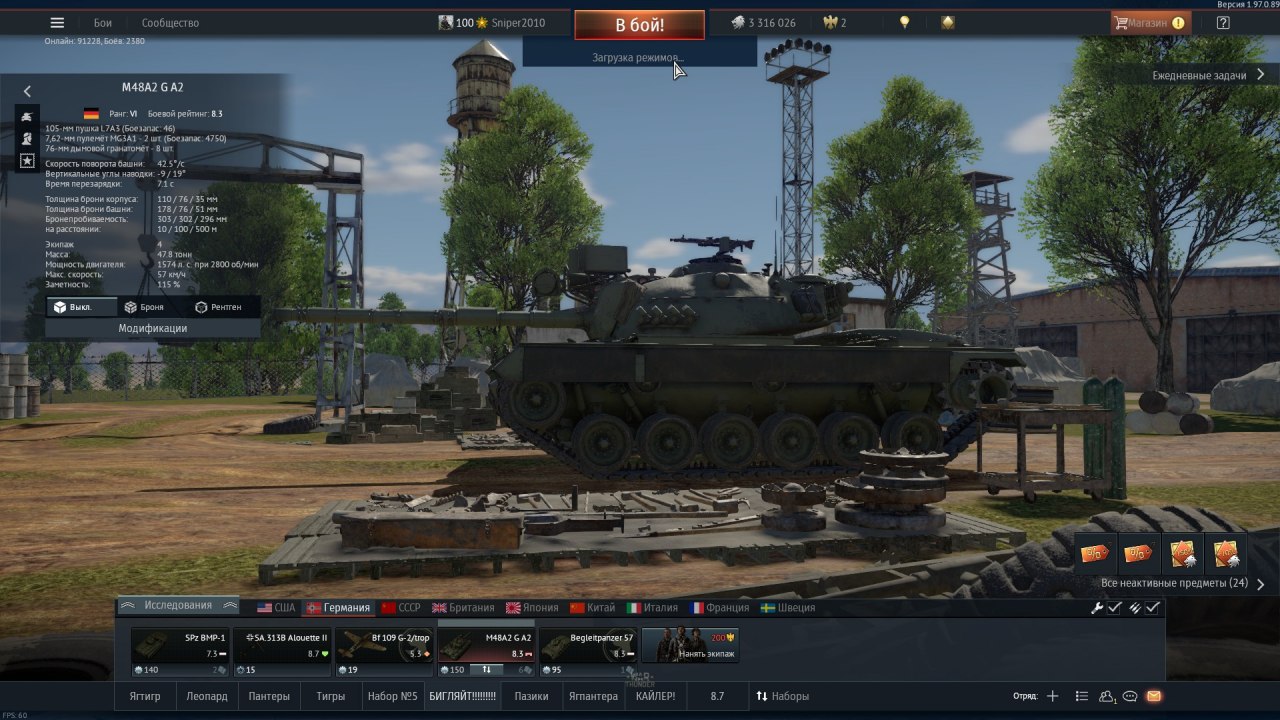Start a battle with the В бой! button
This screenshot has height=720, width=1280.
(639, 25)
